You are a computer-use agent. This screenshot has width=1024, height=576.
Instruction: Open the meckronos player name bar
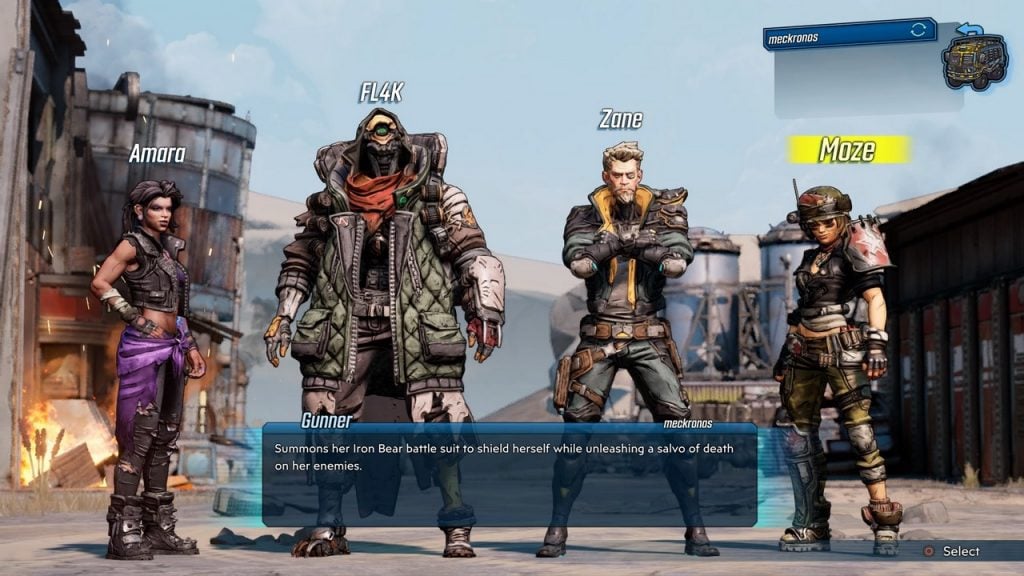click(848, 33)
